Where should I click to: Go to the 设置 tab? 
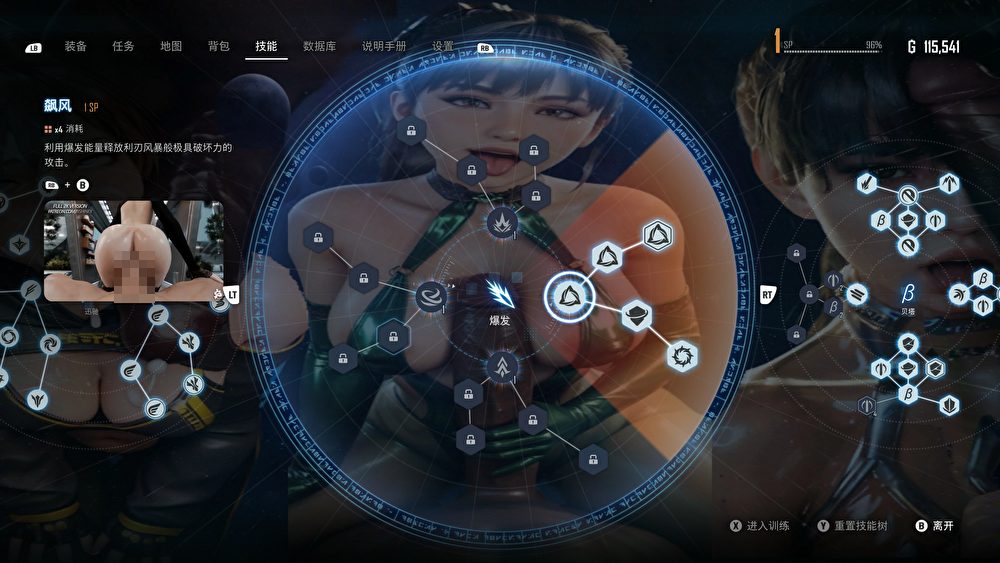443,46
